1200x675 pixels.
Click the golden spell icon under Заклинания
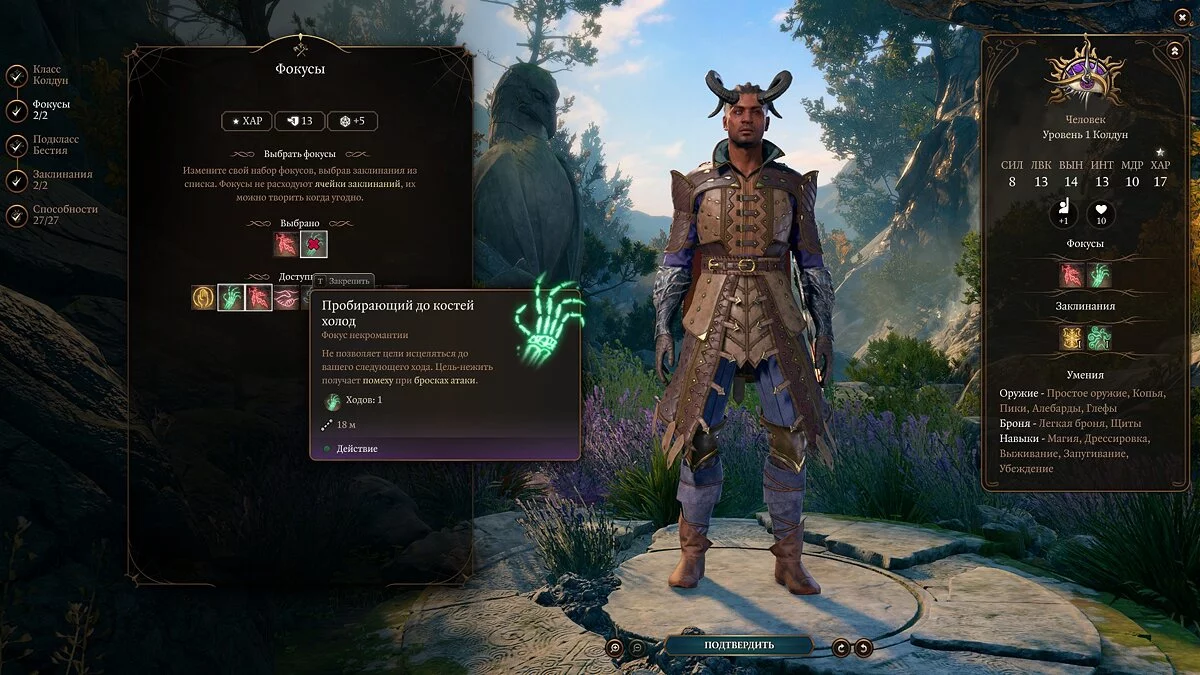(x=1072, y=338)
